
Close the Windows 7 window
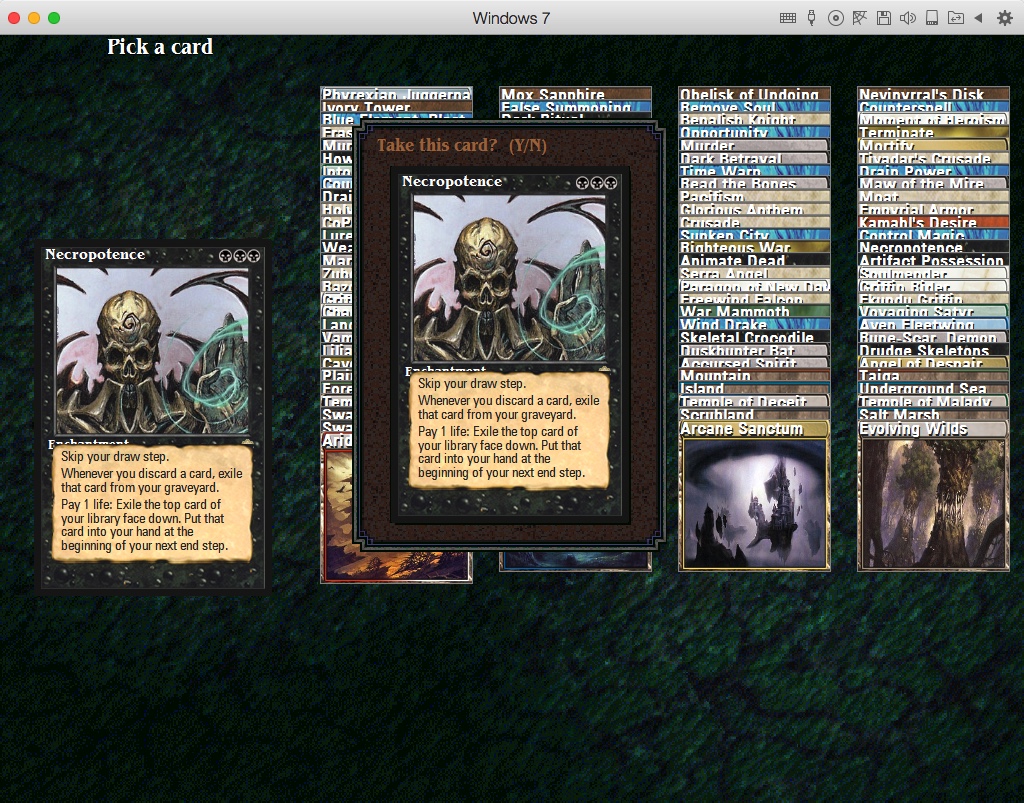14,18
